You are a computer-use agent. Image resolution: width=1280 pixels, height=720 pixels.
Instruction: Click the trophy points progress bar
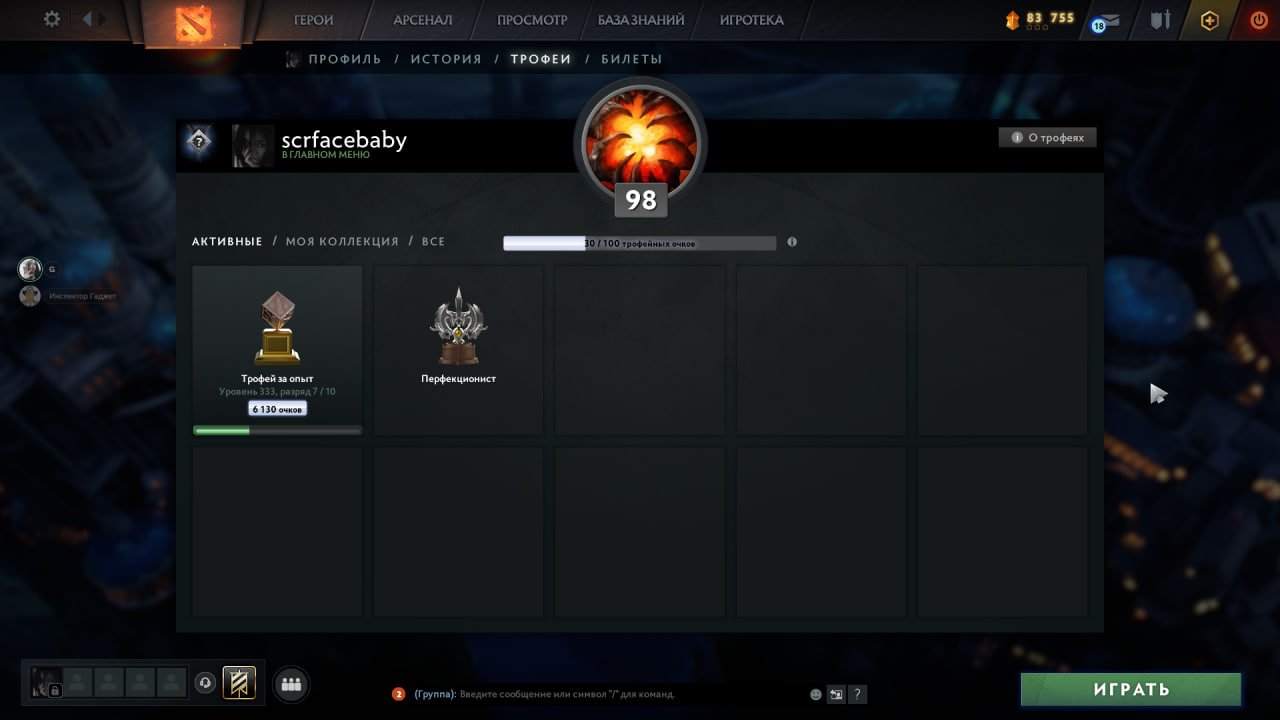[640, 242]
